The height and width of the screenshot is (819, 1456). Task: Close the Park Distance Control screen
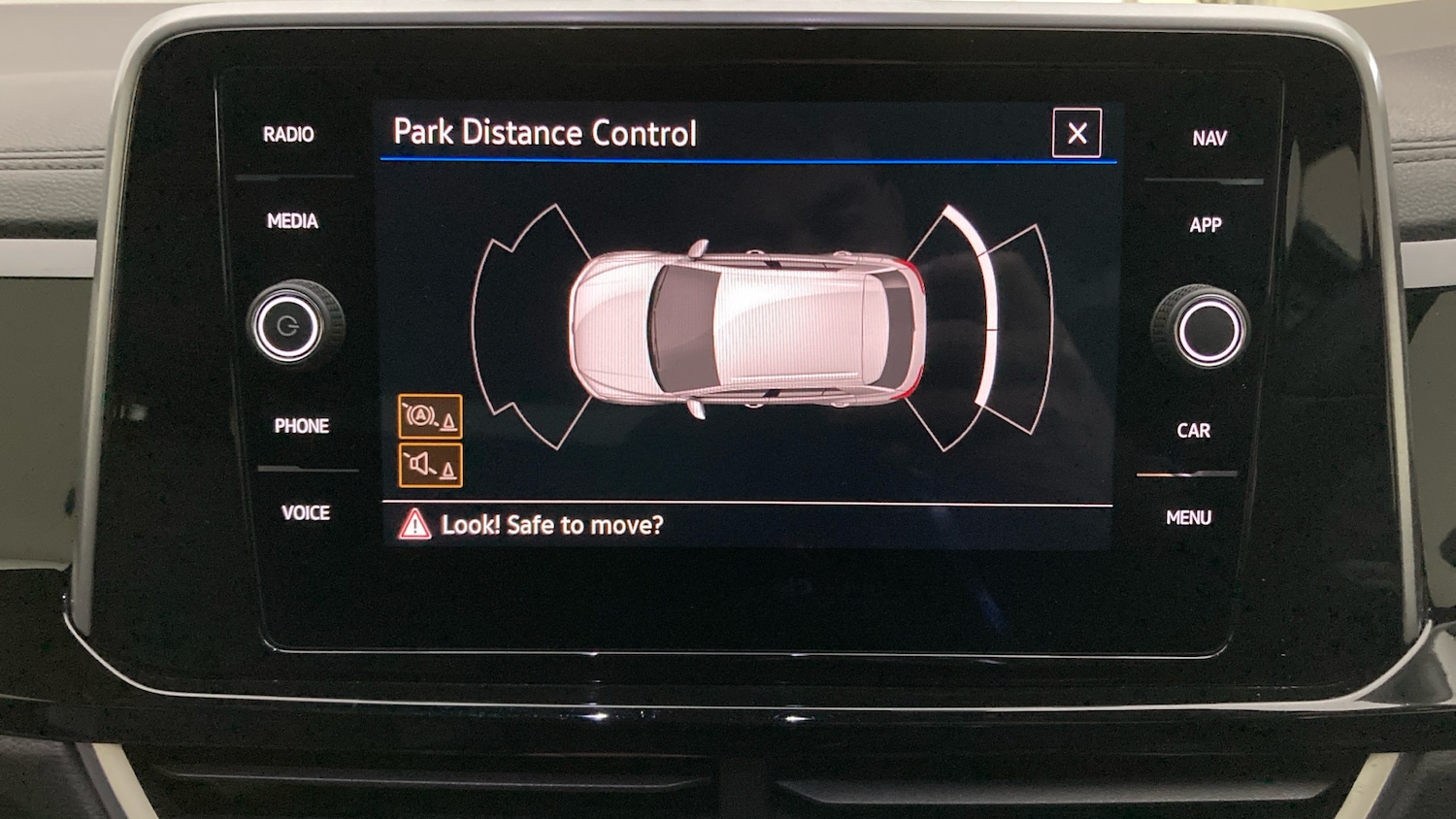[1076, 133]
